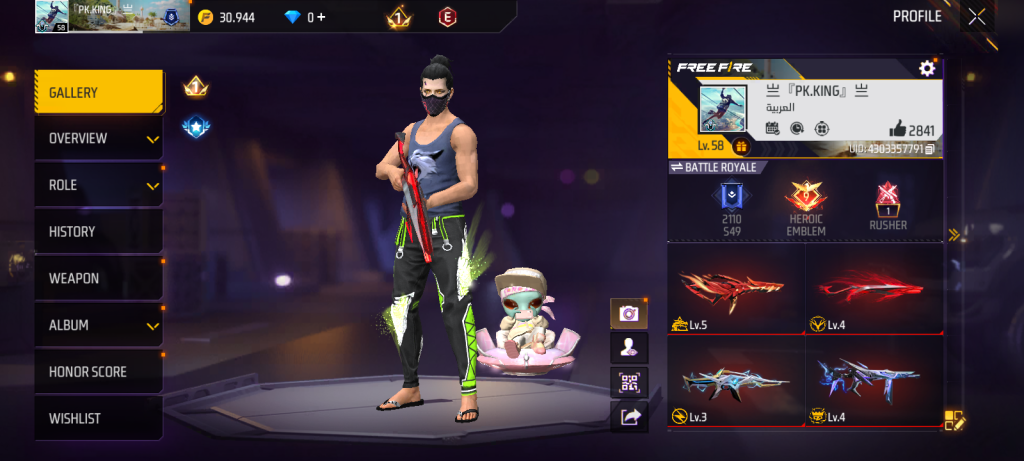Open profile settings gear icon

tap(927, 68)
